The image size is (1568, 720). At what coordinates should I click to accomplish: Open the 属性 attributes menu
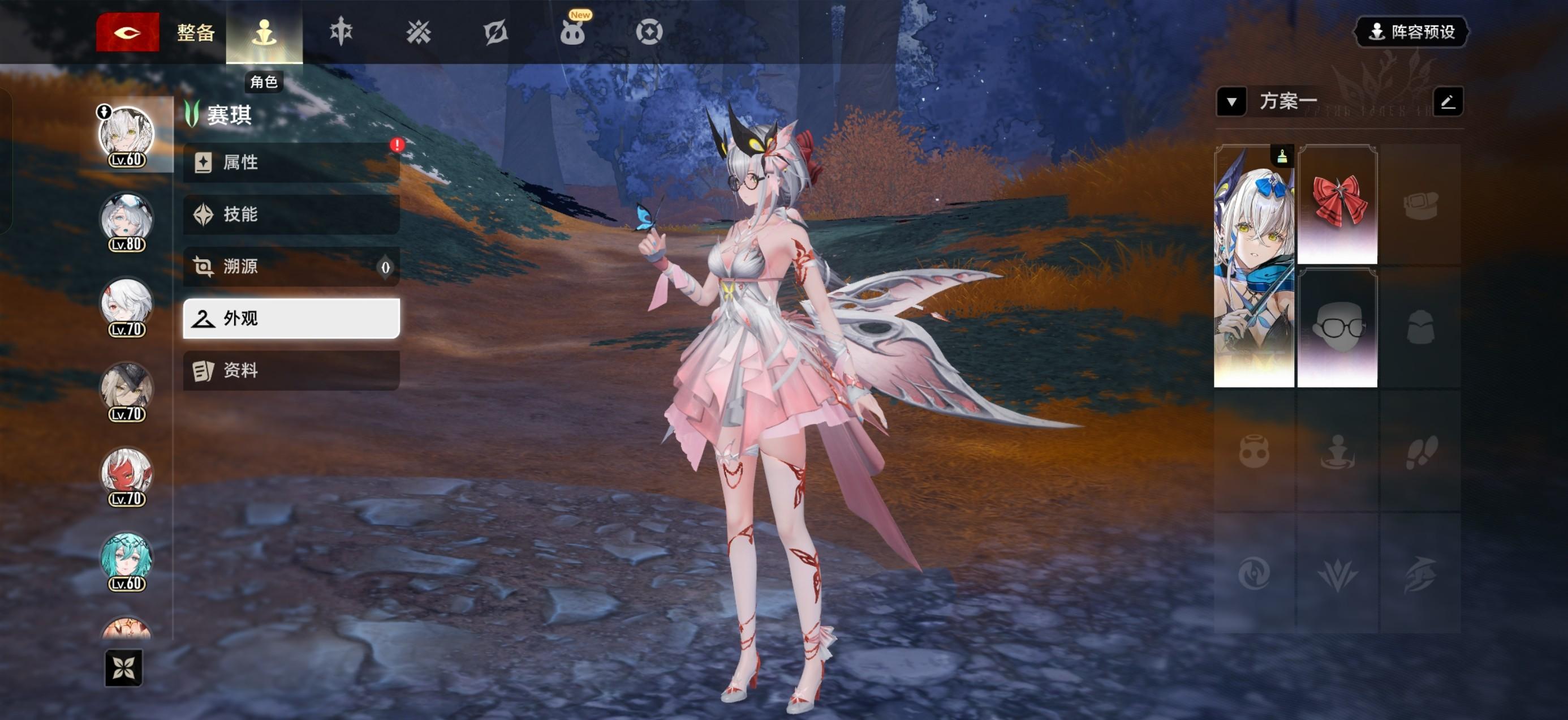[291, 162]
